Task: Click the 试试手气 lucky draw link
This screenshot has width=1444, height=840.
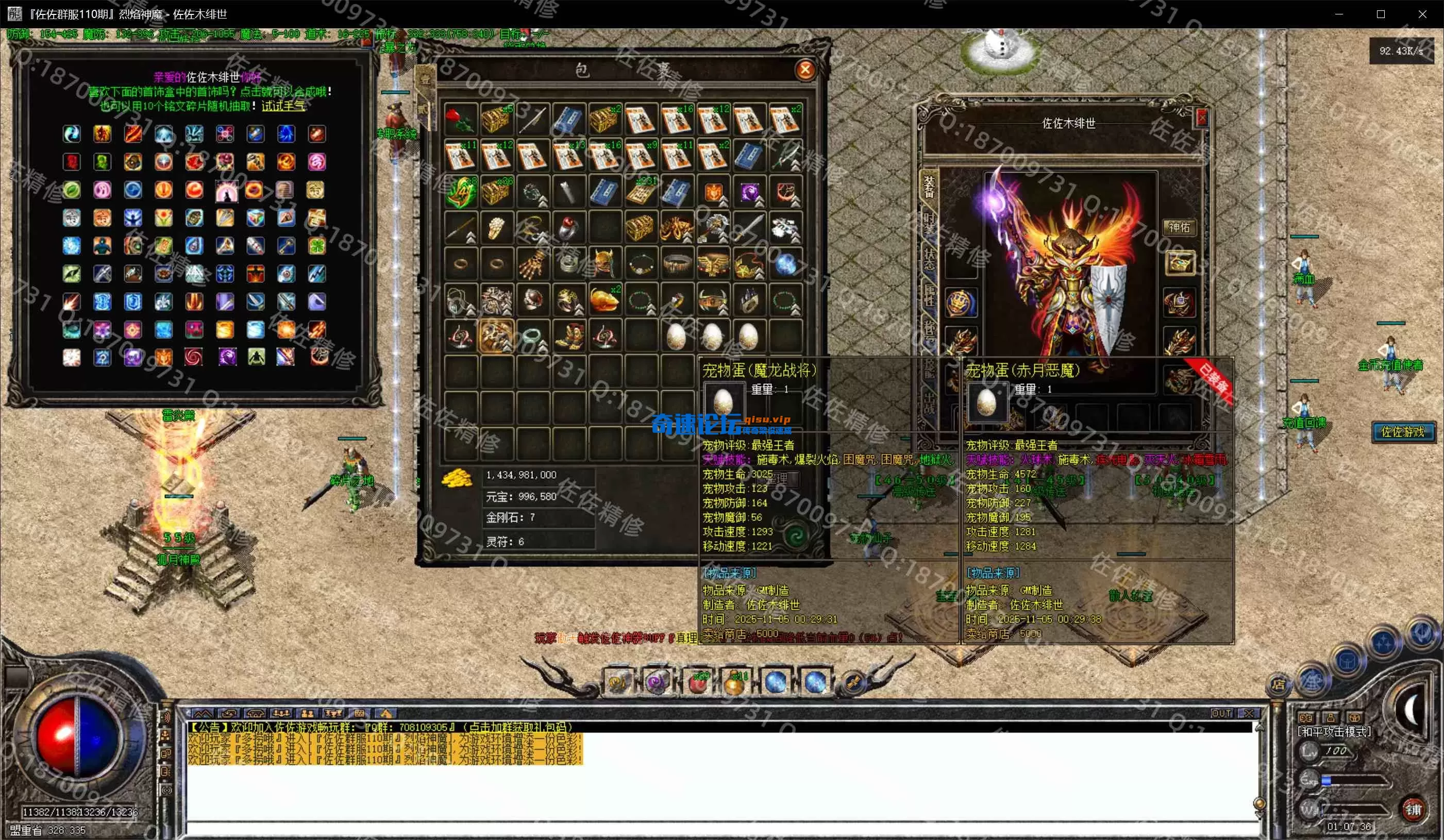Action: click(283, 106)
